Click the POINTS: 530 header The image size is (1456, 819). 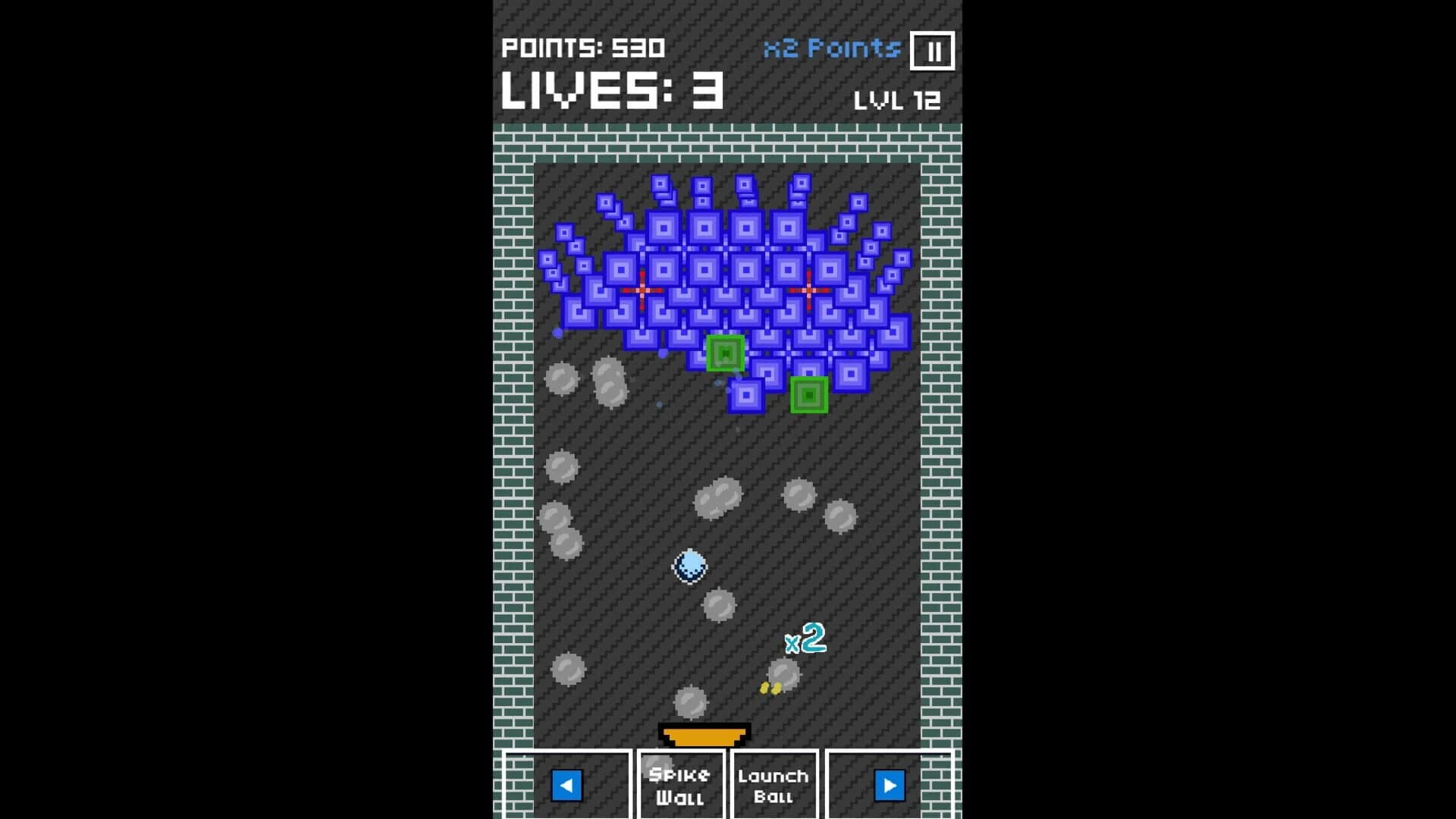point(583,49)
